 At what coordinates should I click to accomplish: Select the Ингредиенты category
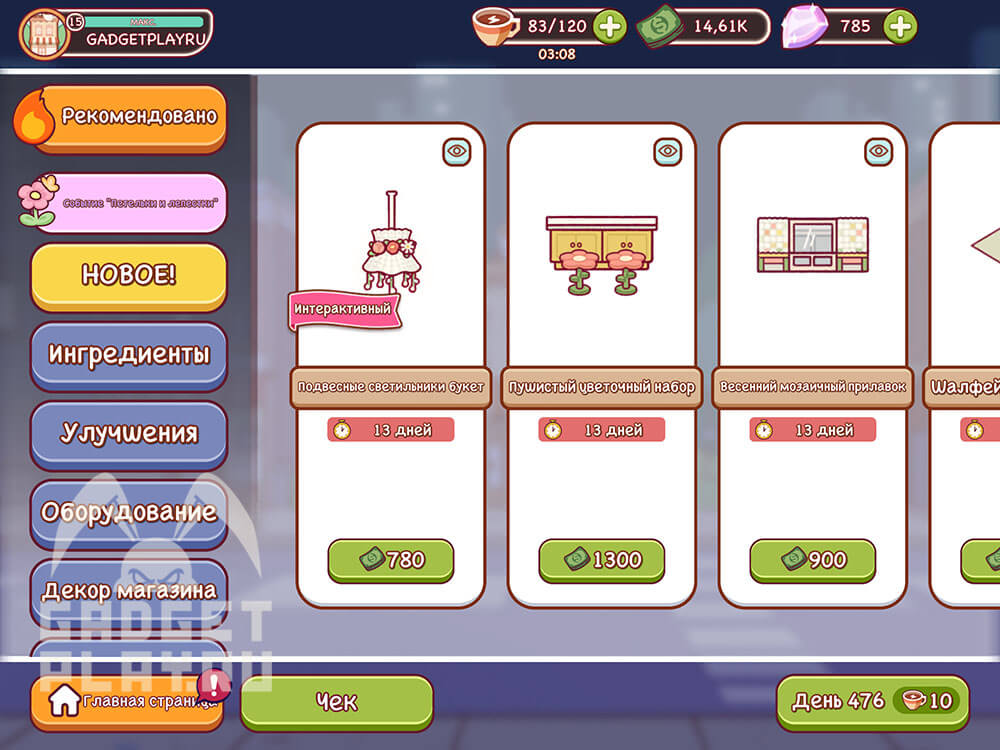(x=128, y=354)
